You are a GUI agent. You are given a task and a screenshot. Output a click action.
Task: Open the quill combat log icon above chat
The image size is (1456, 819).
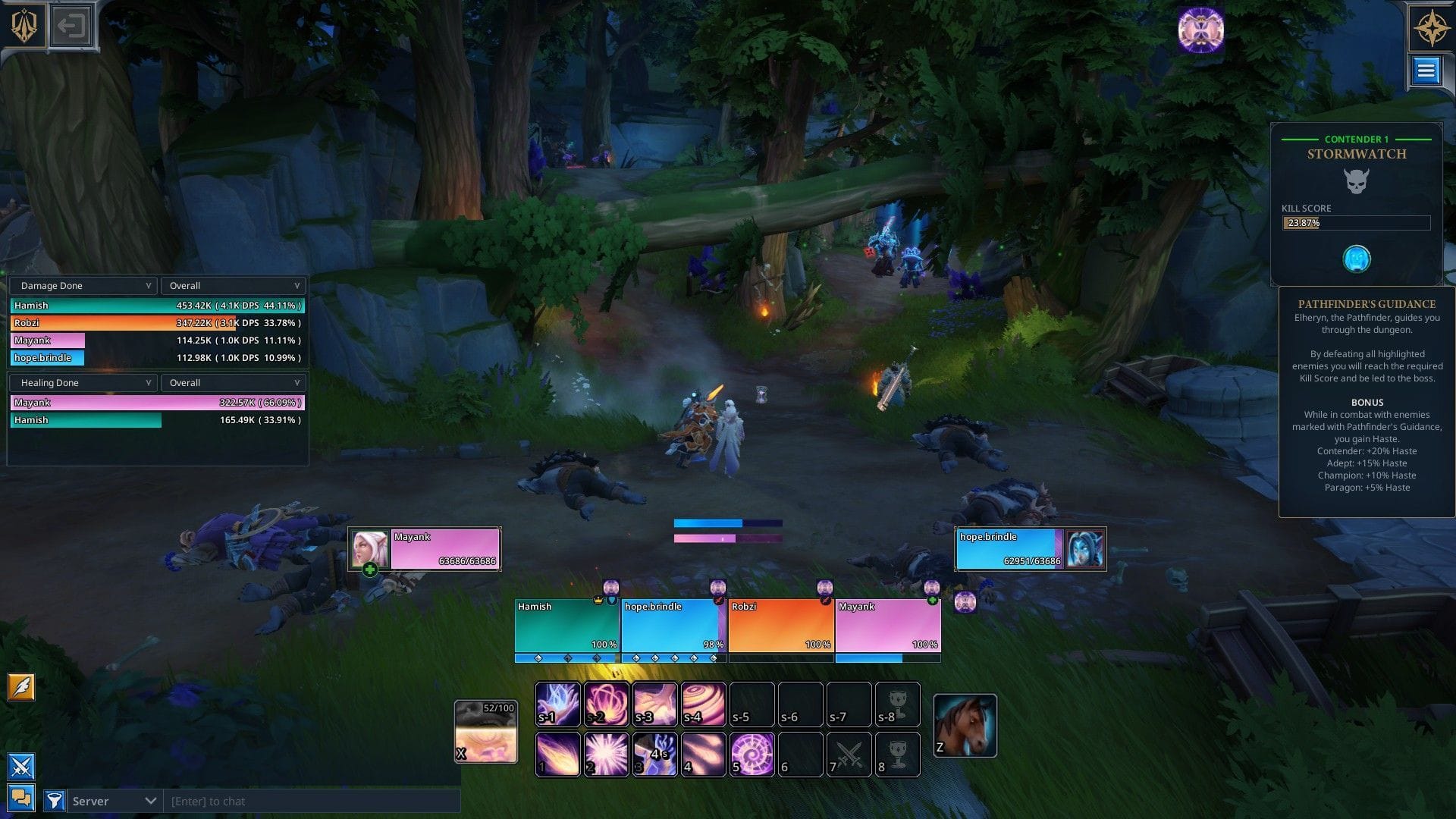(21, 687)
